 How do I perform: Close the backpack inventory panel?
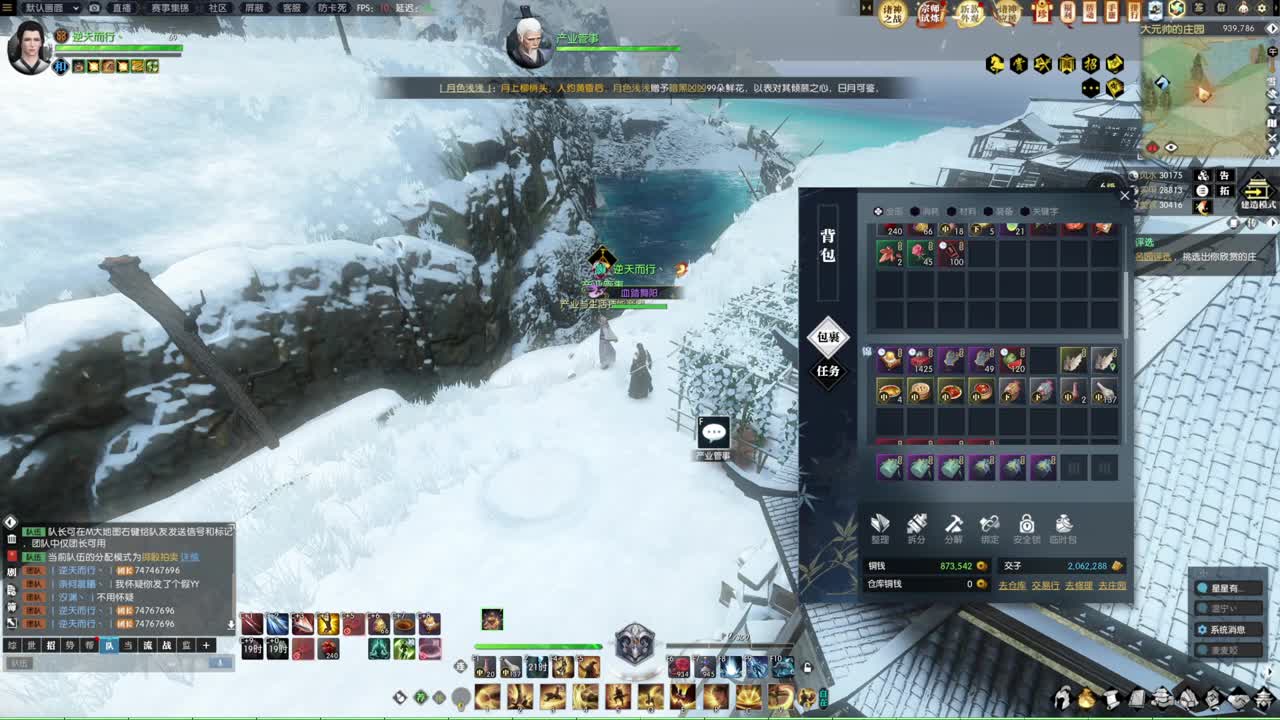tap(1124, 196)
